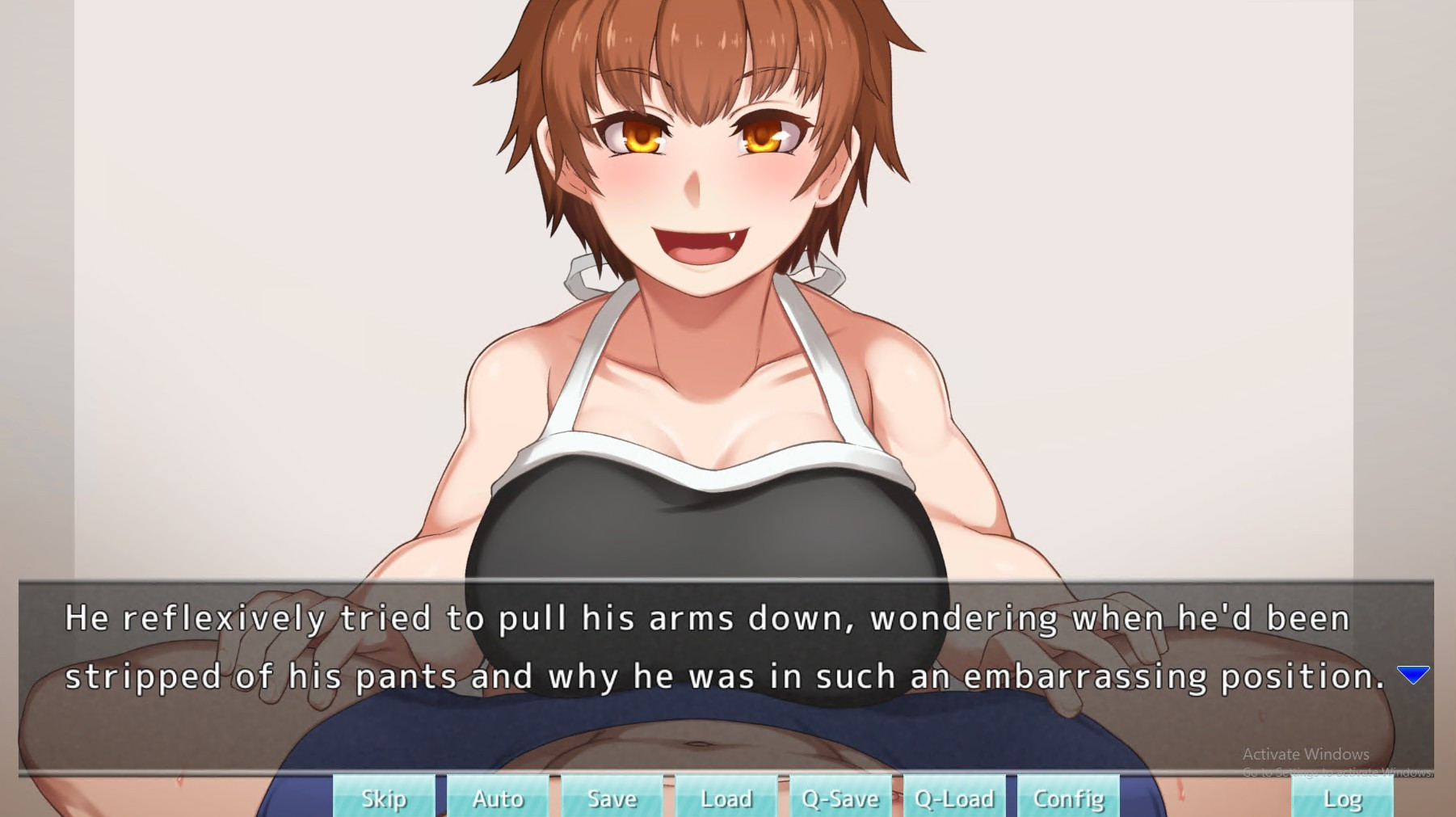The height and width of the screenshot is (817, 1456).
Task: Advance dialogue with the blue arrow
Action: [1413, 675]
